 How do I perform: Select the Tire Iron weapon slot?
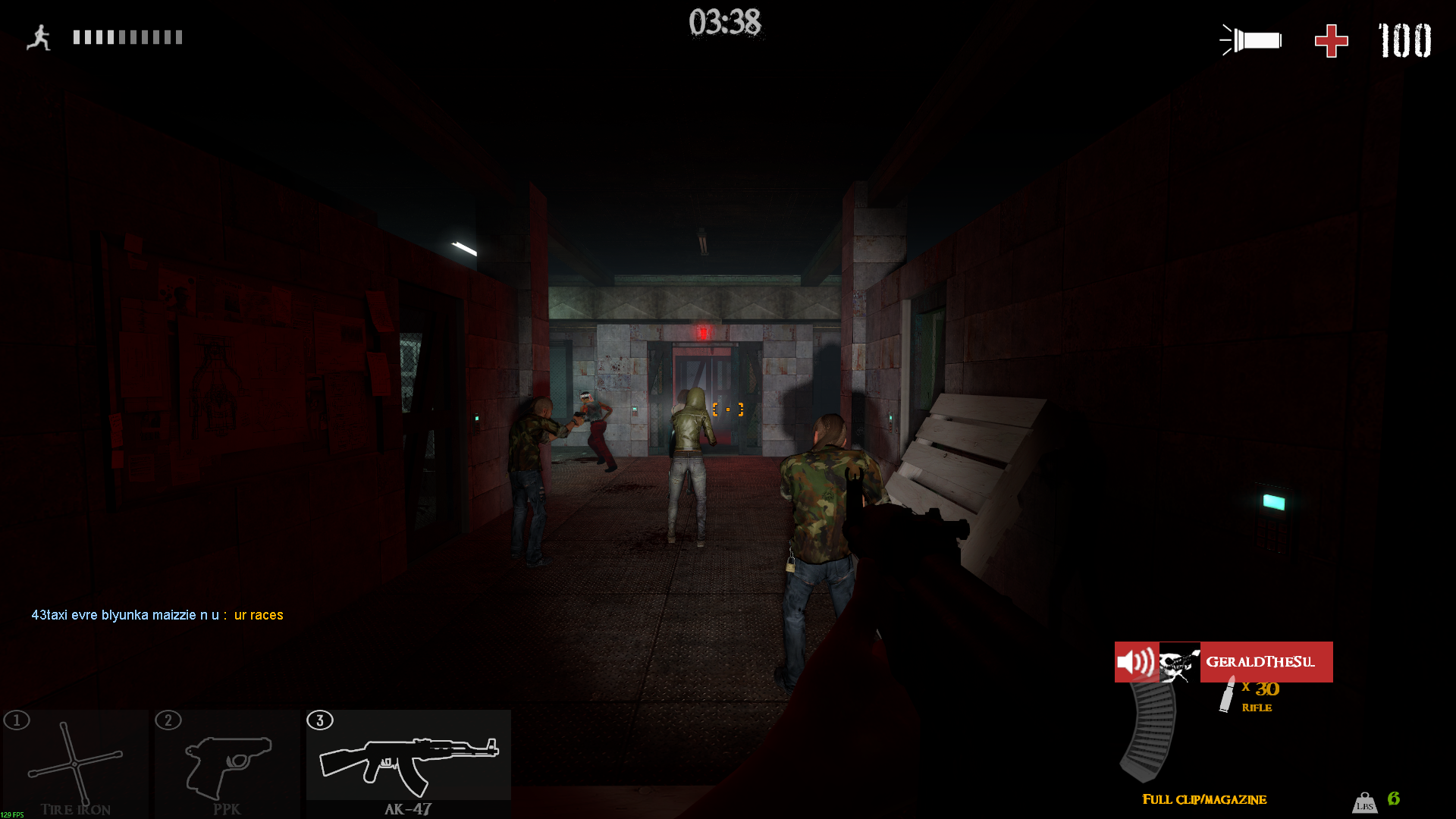[75, 763]
